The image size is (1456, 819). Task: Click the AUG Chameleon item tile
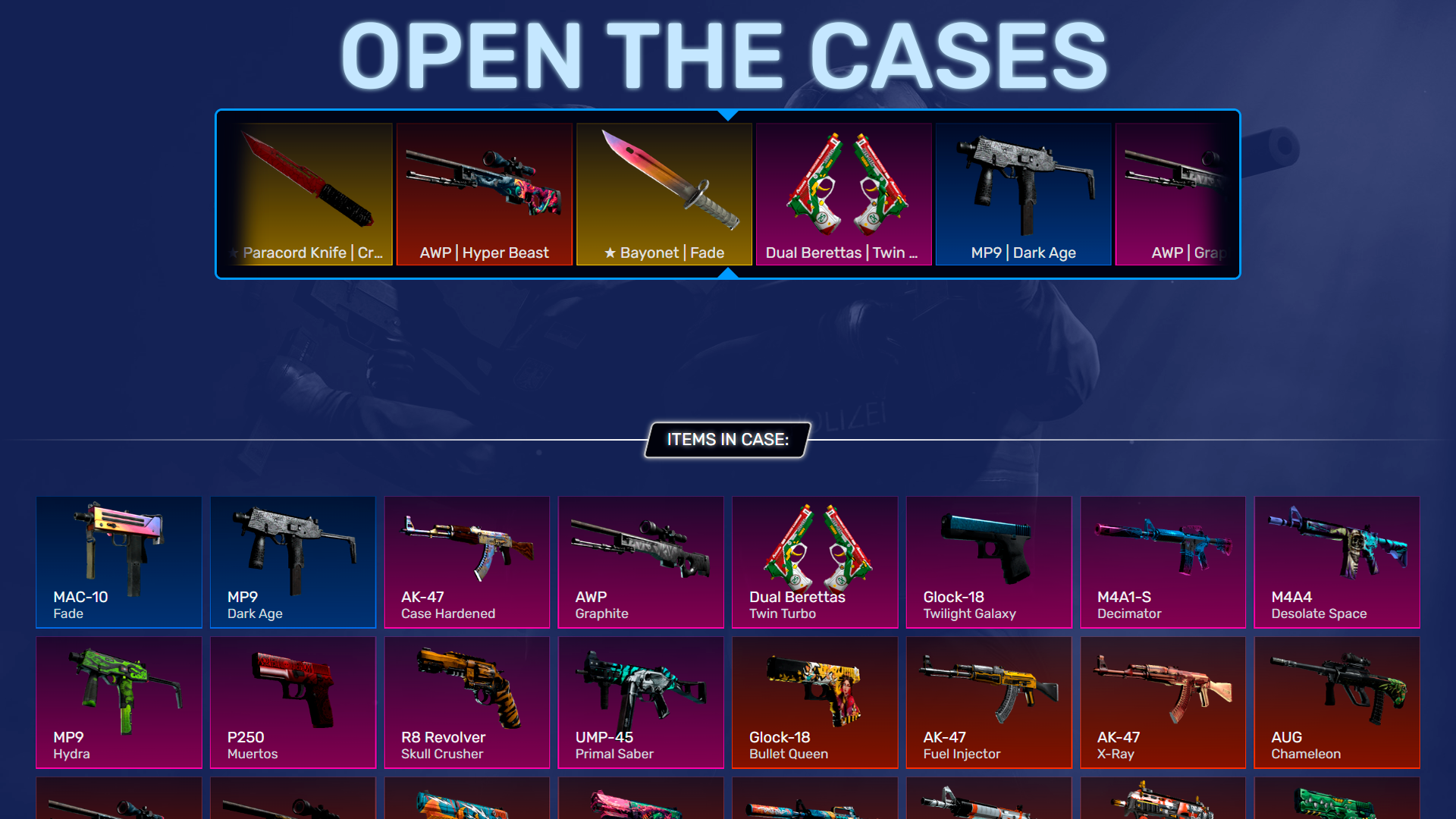1336,701
